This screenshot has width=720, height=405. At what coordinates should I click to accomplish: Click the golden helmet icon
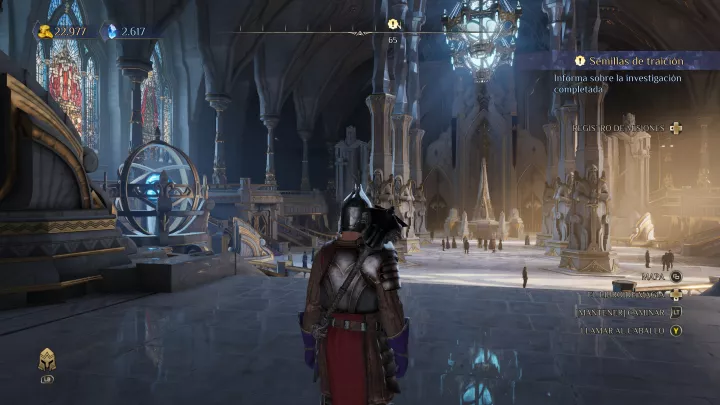pyautogui.click(x=47, y=360)
